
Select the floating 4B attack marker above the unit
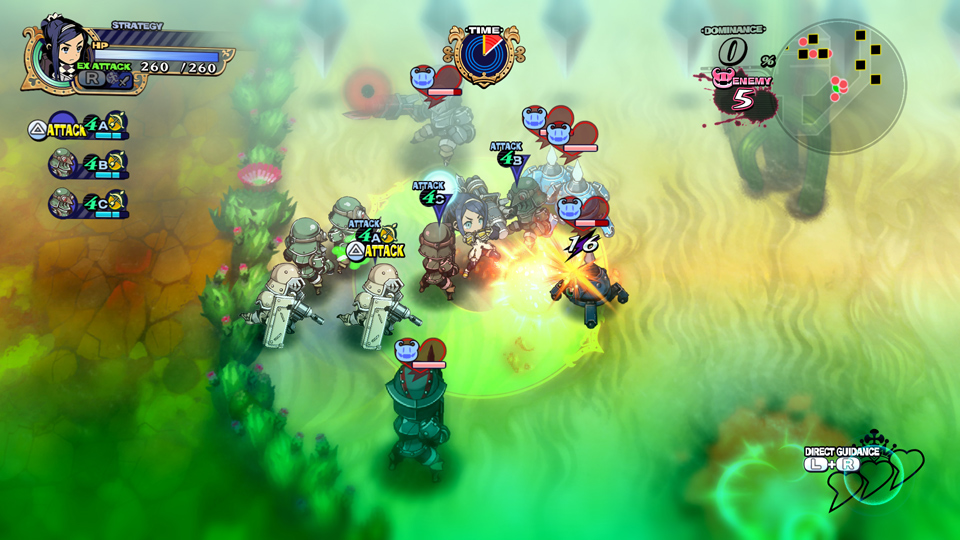pyautogui.click(x=509, y=157)
